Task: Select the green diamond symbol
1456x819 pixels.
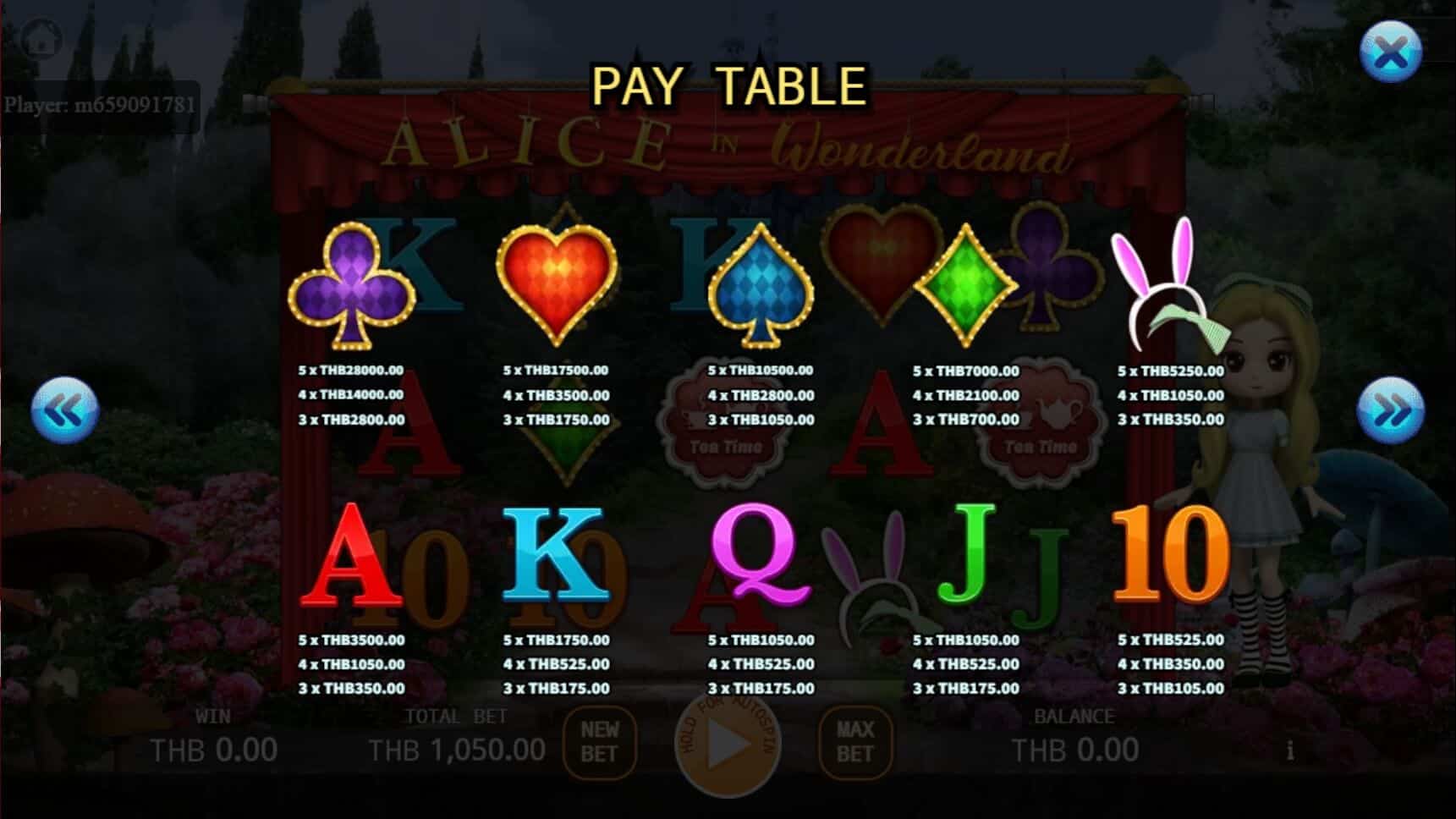Action: coord(964,283)
